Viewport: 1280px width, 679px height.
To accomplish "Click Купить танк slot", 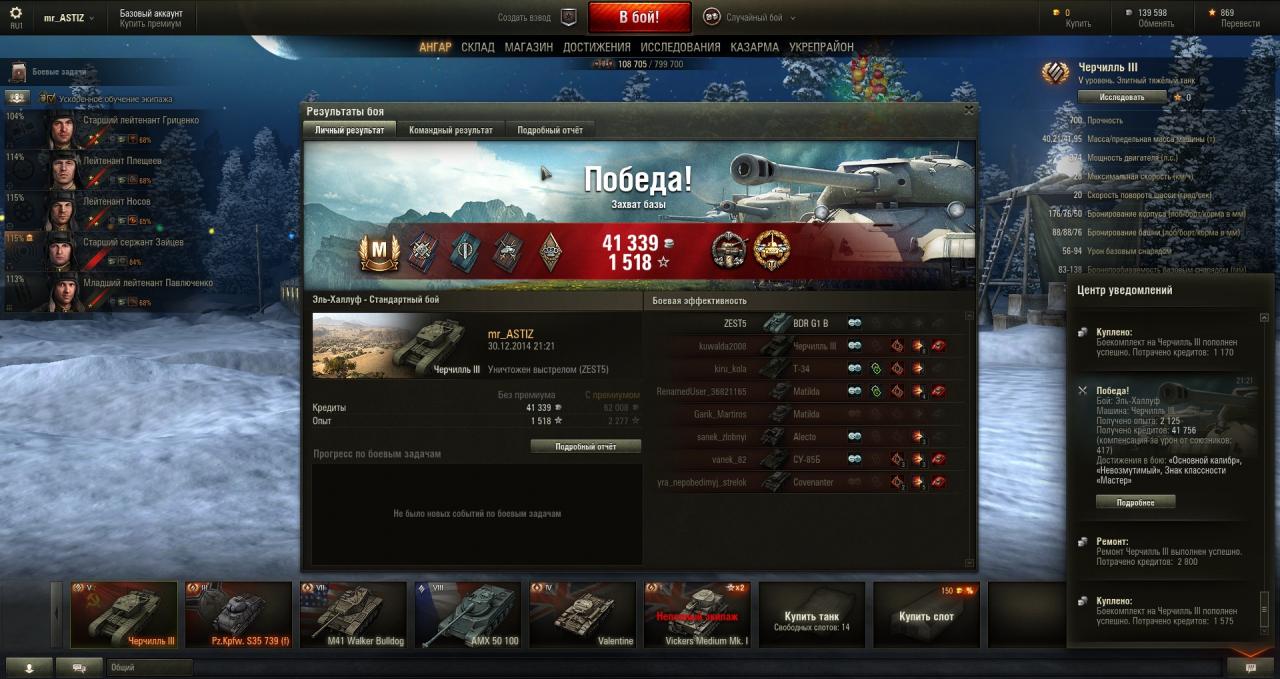I will pos(811,615).
